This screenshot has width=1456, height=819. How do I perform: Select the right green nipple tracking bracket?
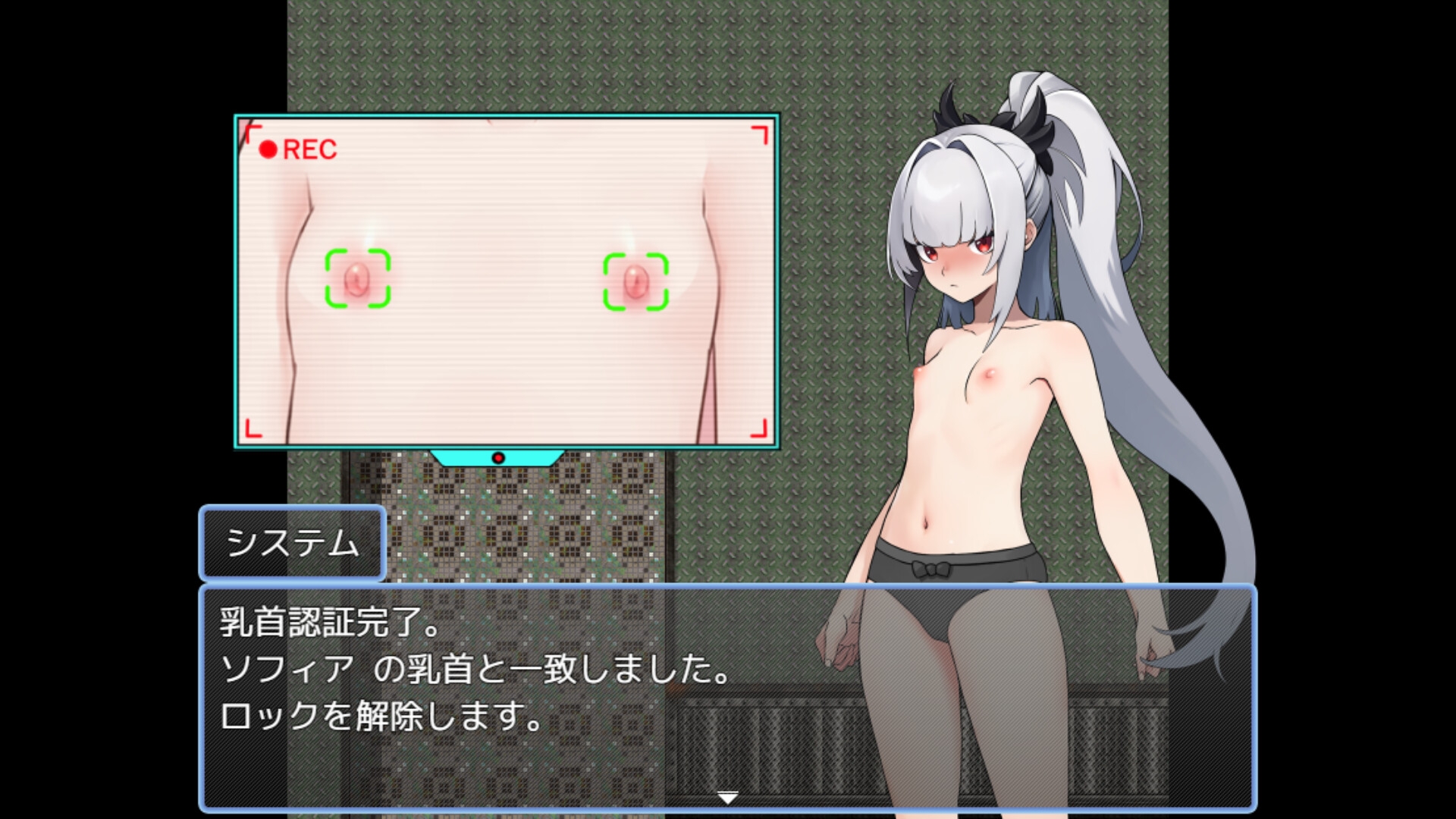pyautogui.click(x=635, y=281)
